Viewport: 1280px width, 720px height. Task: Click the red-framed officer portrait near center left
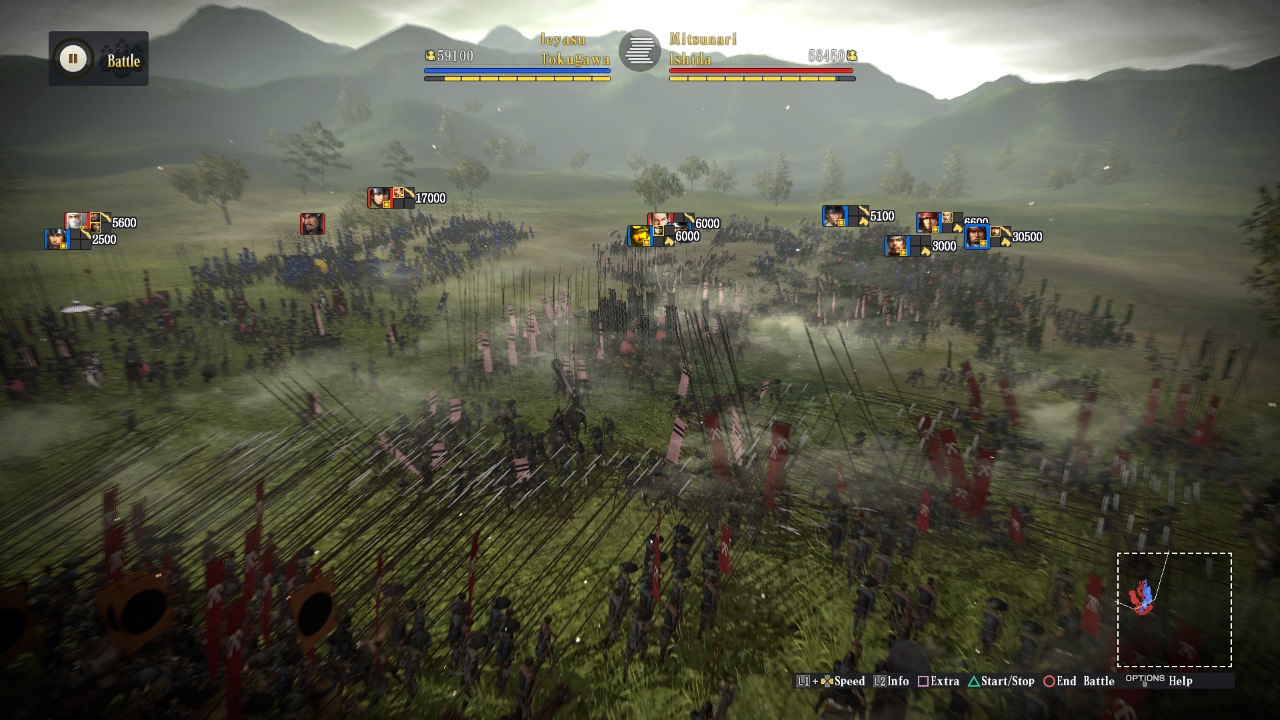(x=311, y=224)
